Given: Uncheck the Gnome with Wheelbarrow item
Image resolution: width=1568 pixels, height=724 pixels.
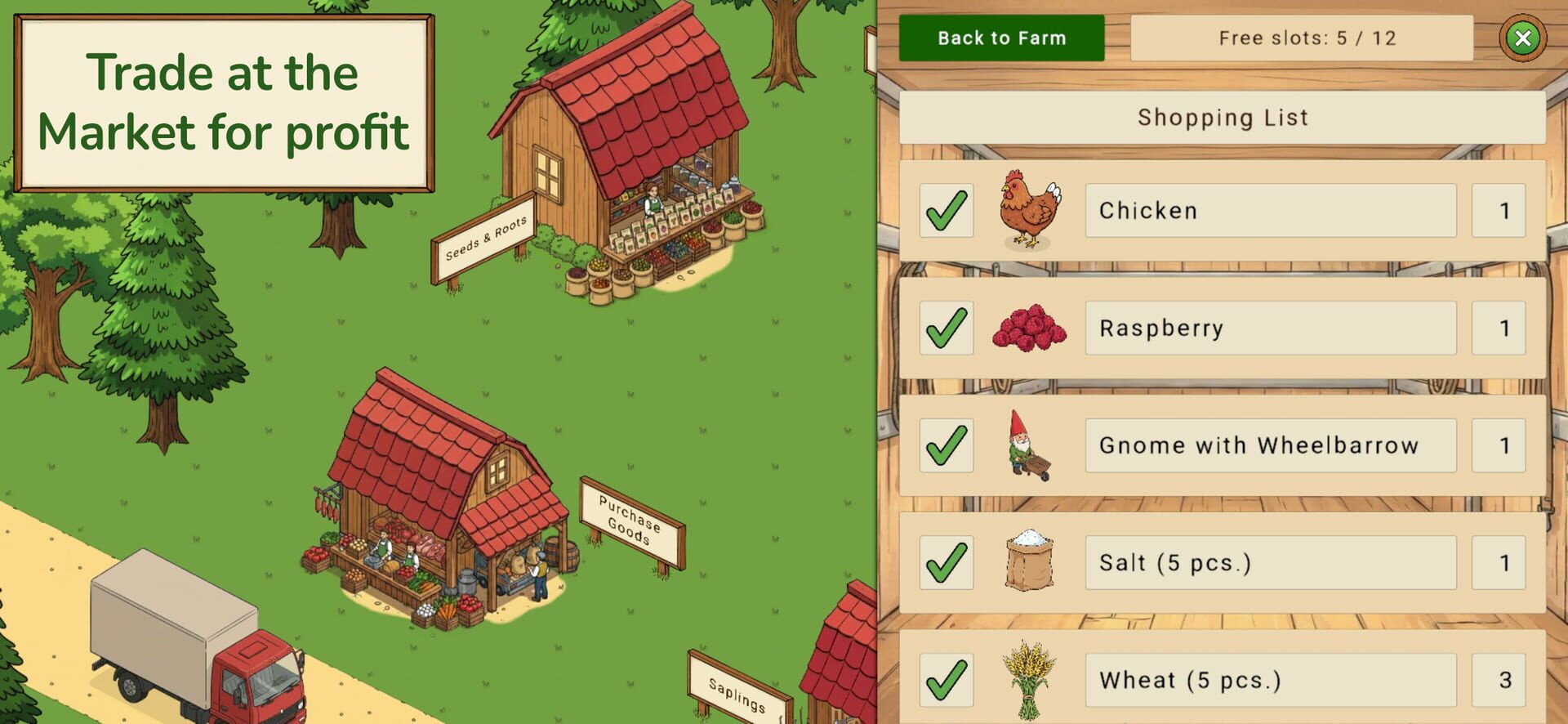Looking at the screenshot, I should 946,445.
